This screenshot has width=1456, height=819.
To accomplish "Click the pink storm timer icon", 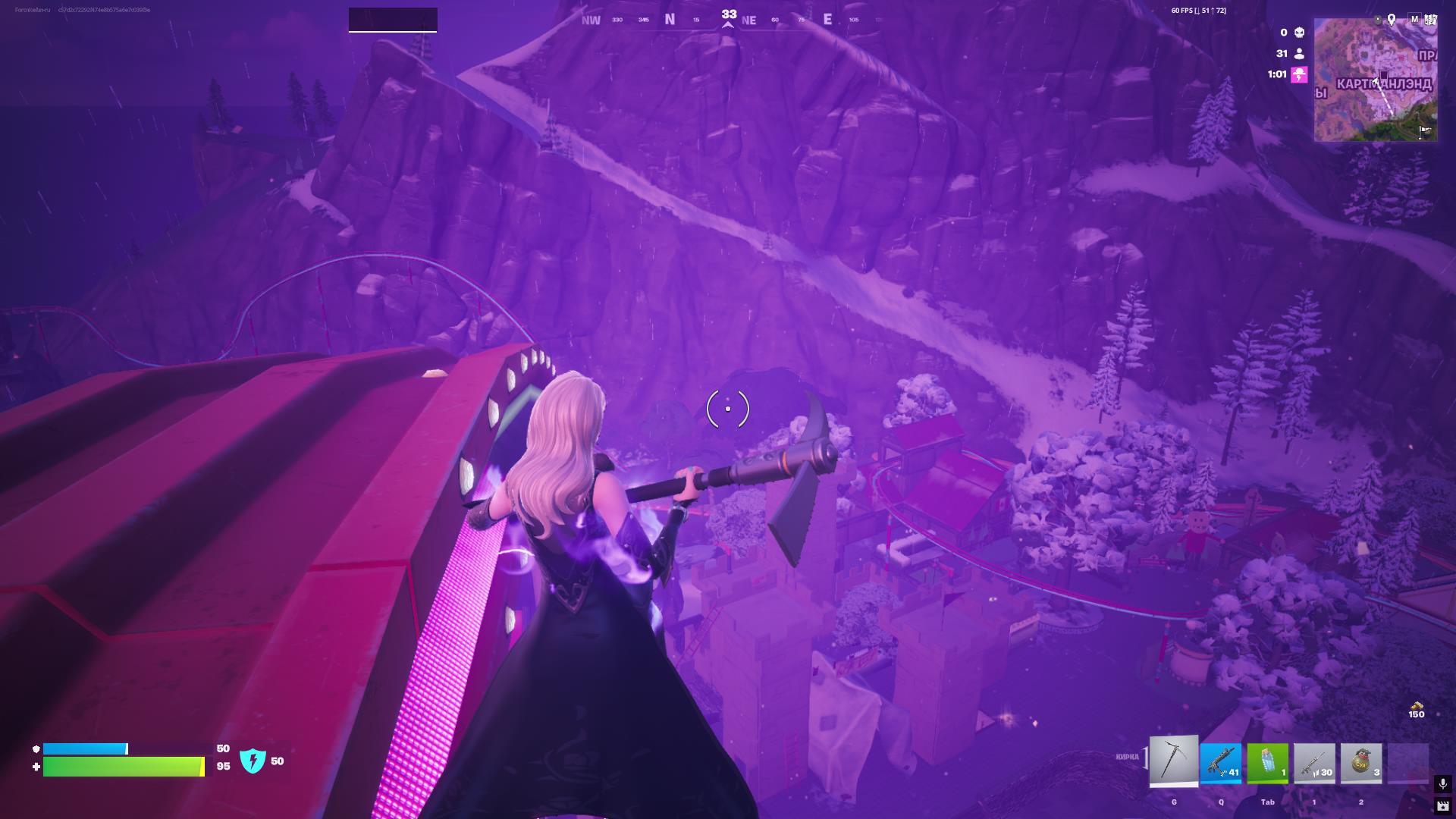I will click(1299, 74).
